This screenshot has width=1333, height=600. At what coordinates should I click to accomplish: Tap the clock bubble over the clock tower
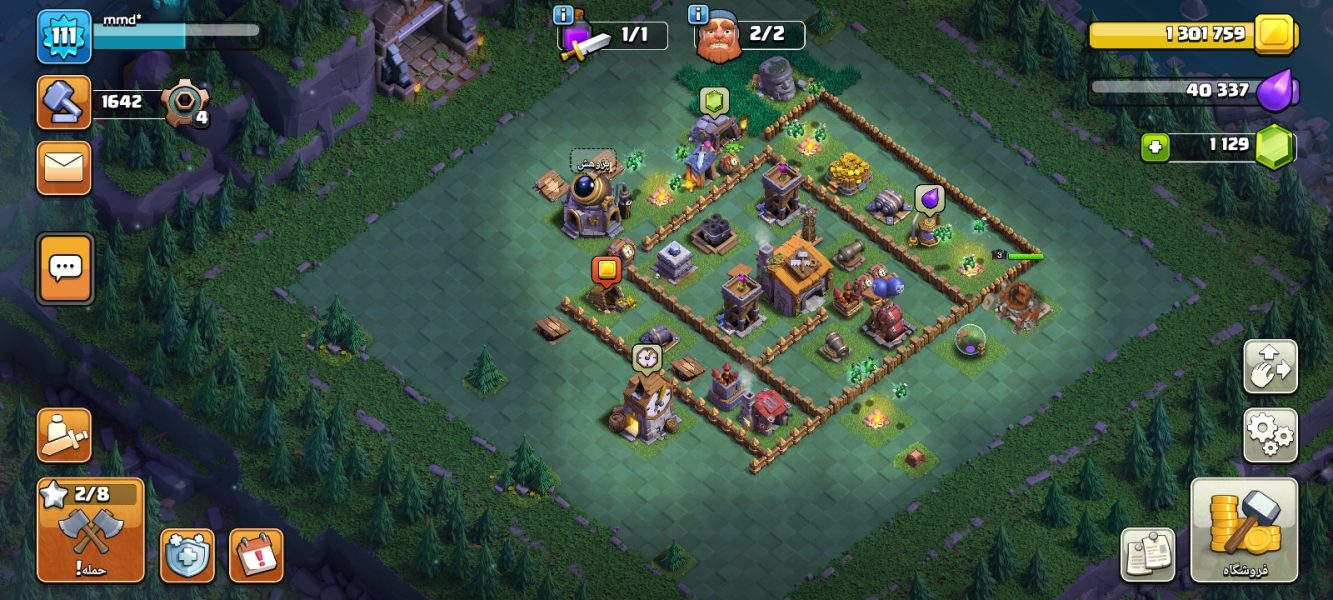[x=646, y=357]
